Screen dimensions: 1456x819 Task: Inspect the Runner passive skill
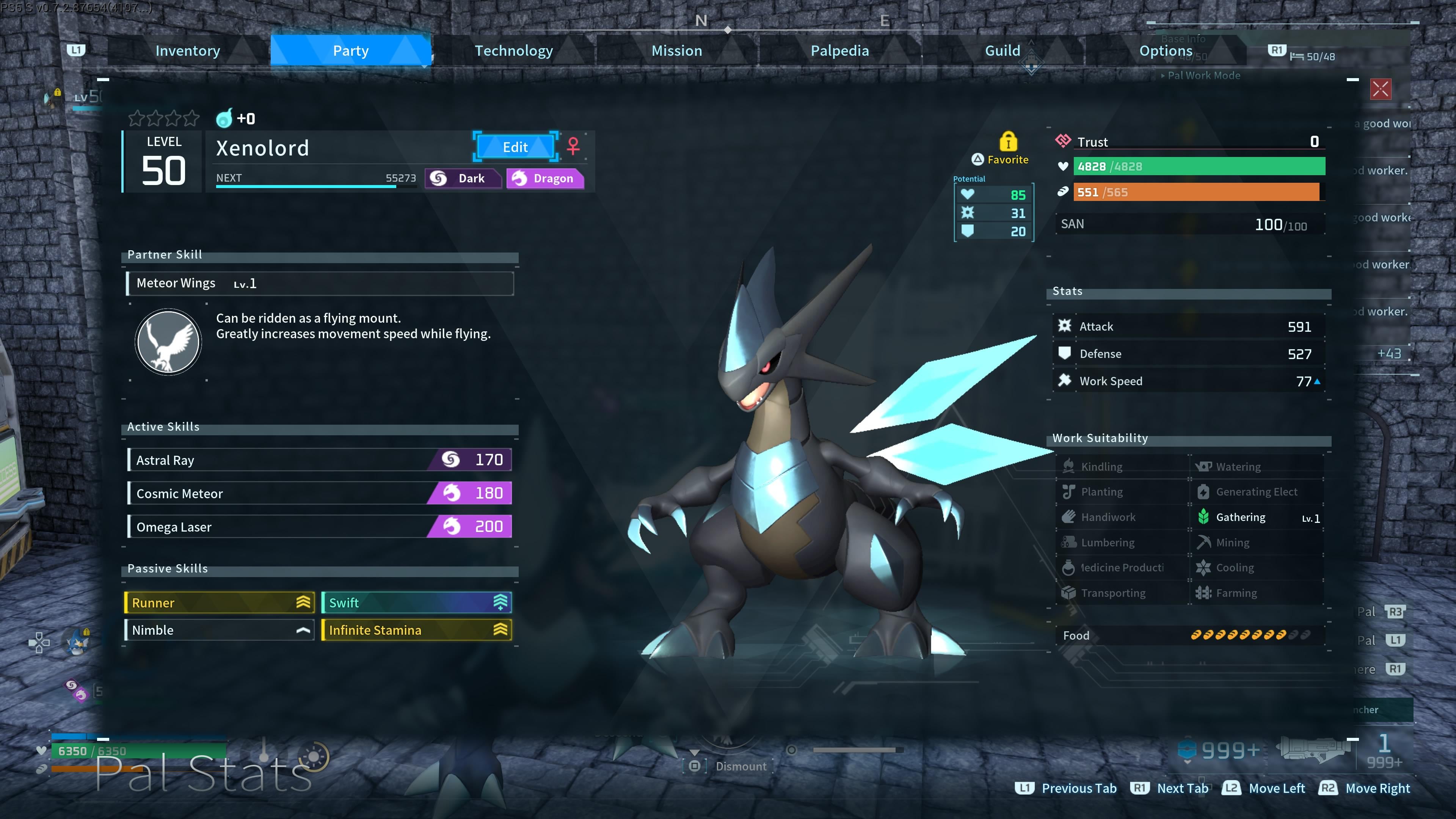point(219,602)
